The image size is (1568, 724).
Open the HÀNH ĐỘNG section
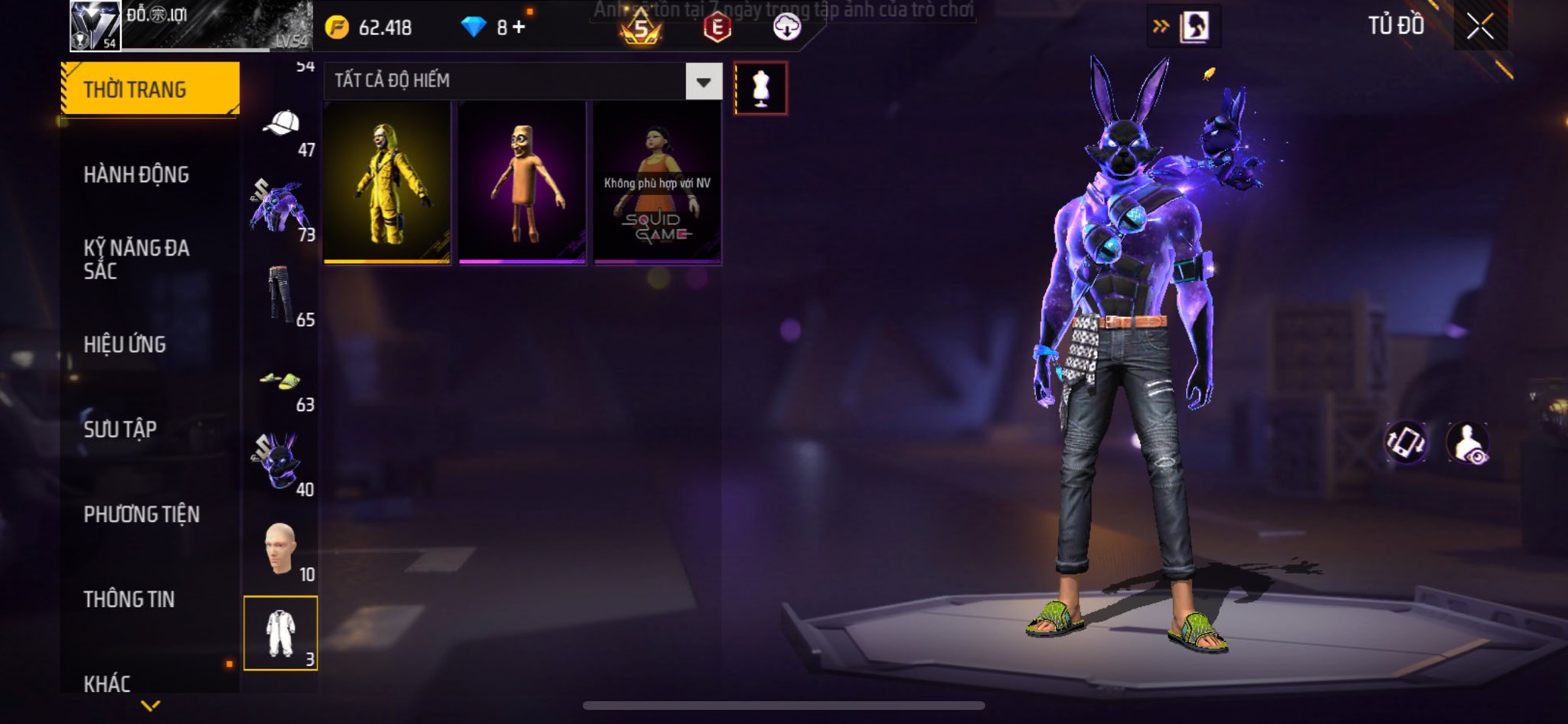tap(136, 174)
